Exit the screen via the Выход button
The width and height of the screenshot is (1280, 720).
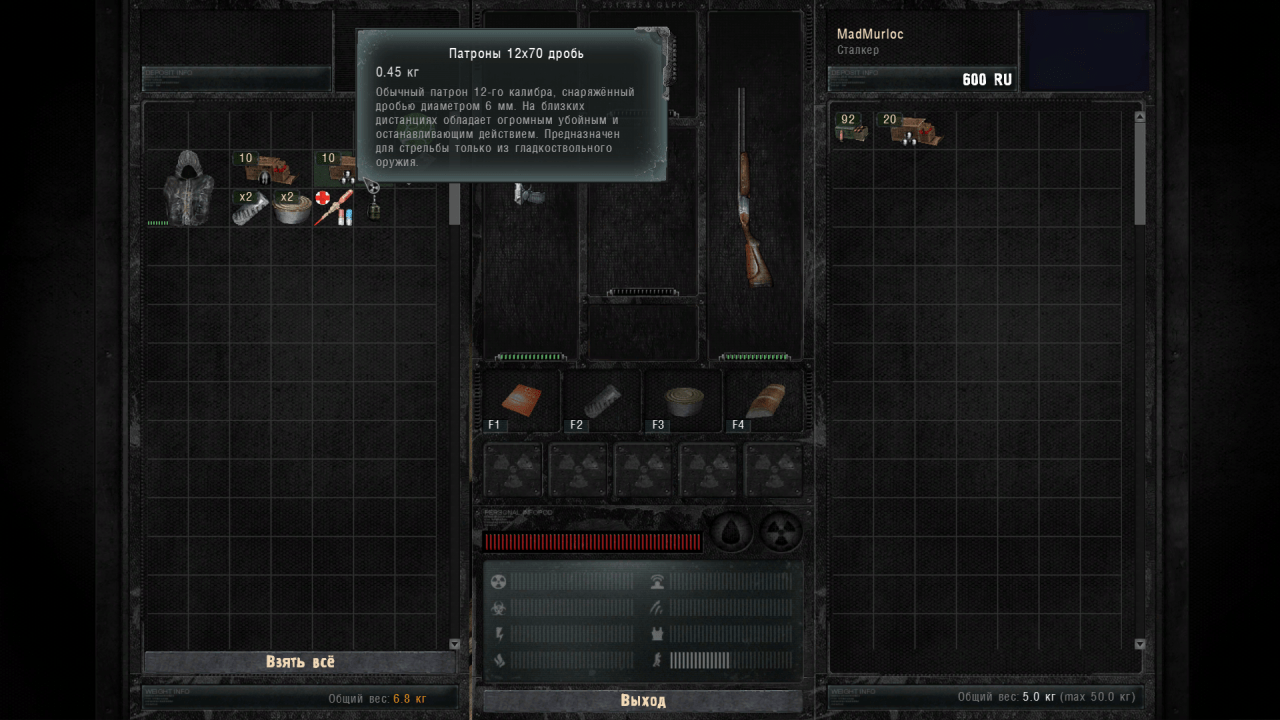tap(642, 701)
